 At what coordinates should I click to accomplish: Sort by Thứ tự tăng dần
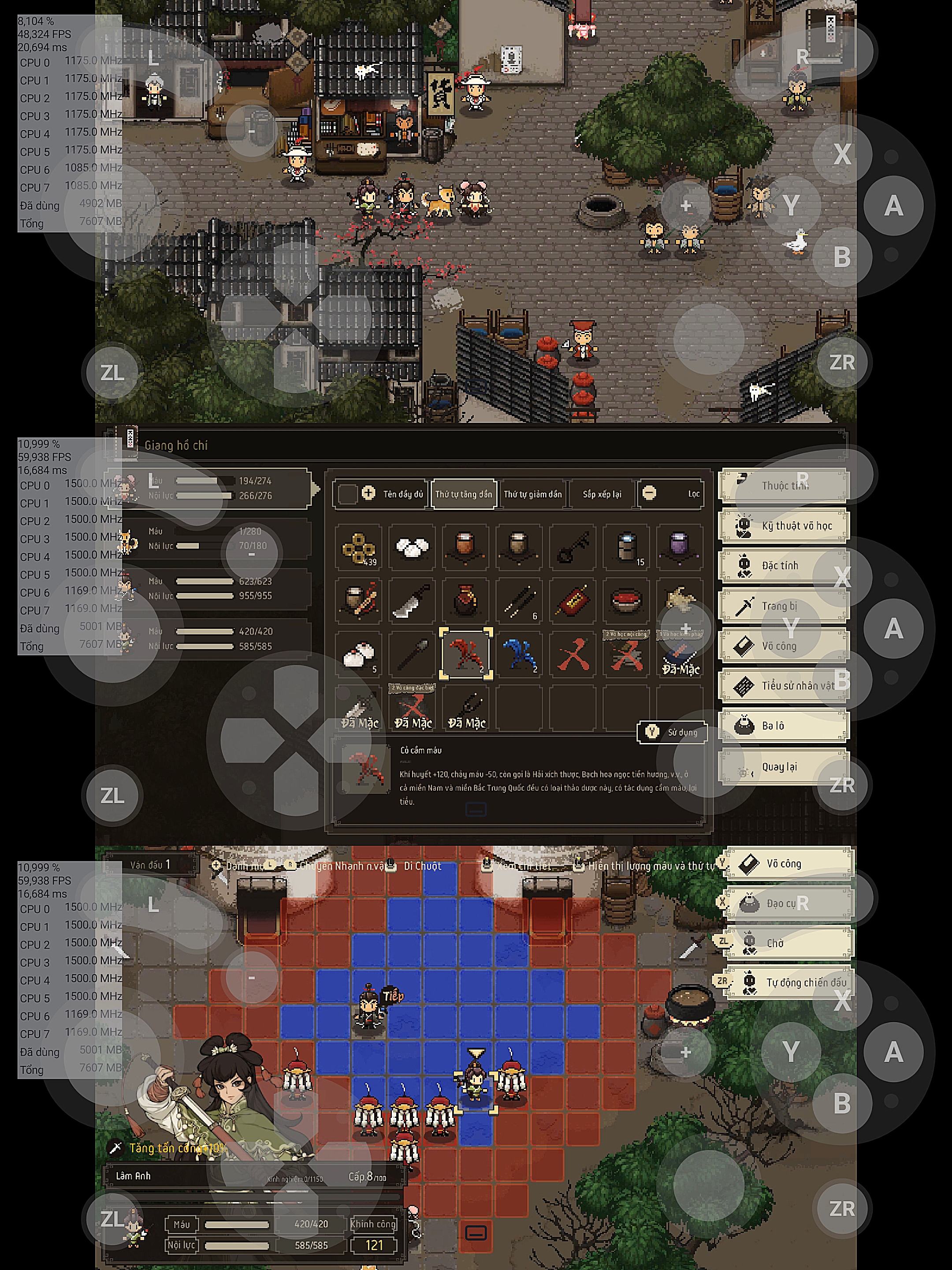coord(463,494)
